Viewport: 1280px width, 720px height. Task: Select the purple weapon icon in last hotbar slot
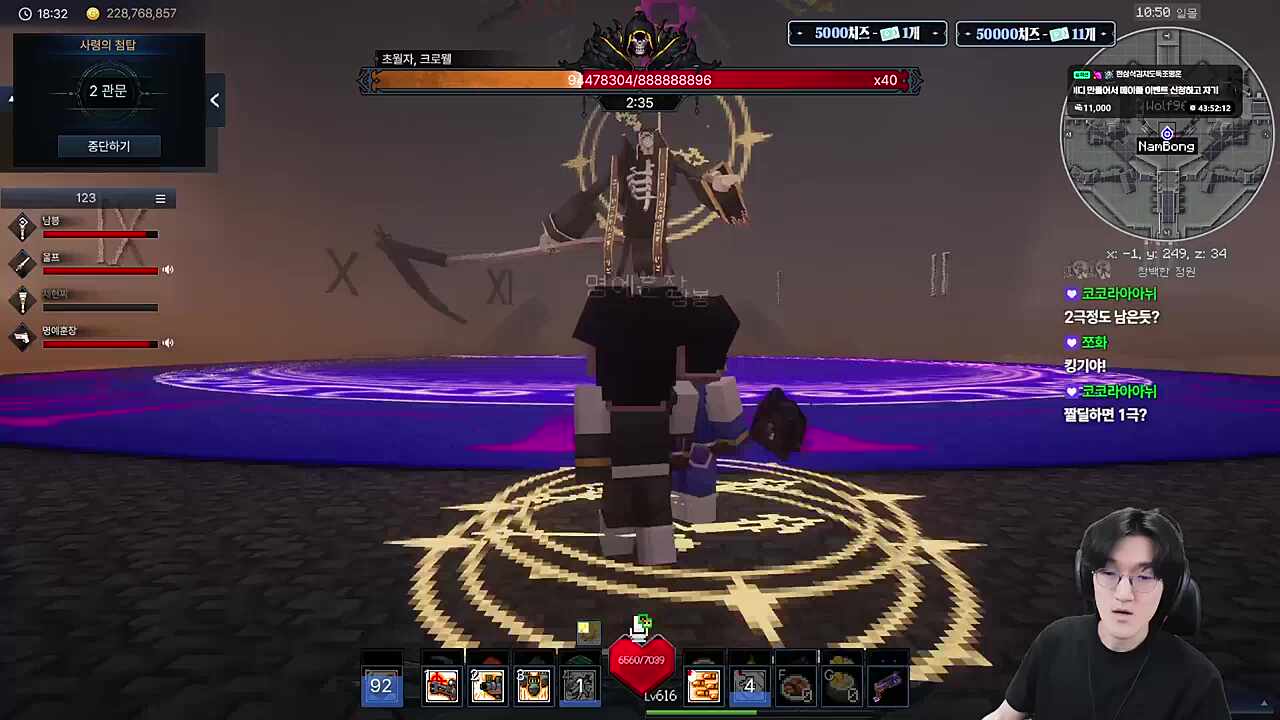pos(888,684)
